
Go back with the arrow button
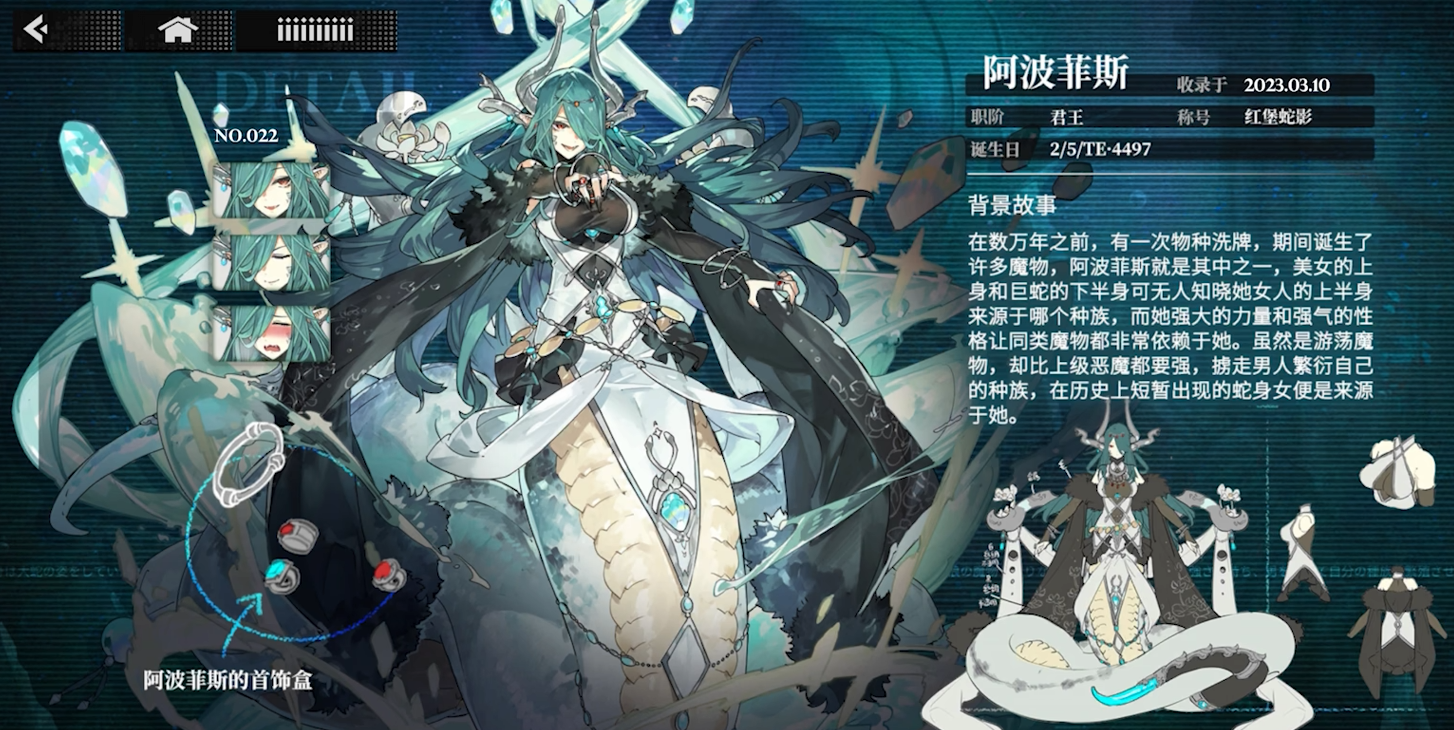(37, 30)
